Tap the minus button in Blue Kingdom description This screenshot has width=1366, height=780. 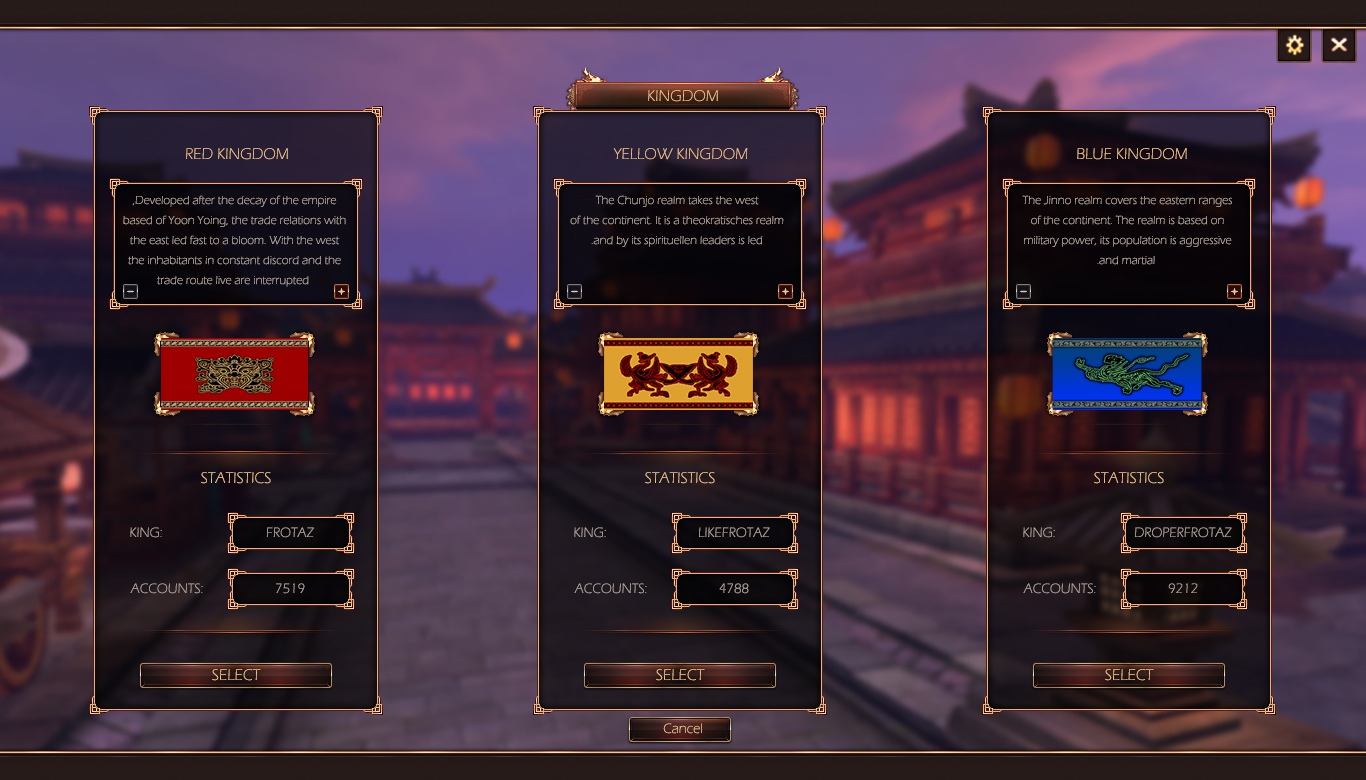click(1023, 291)
